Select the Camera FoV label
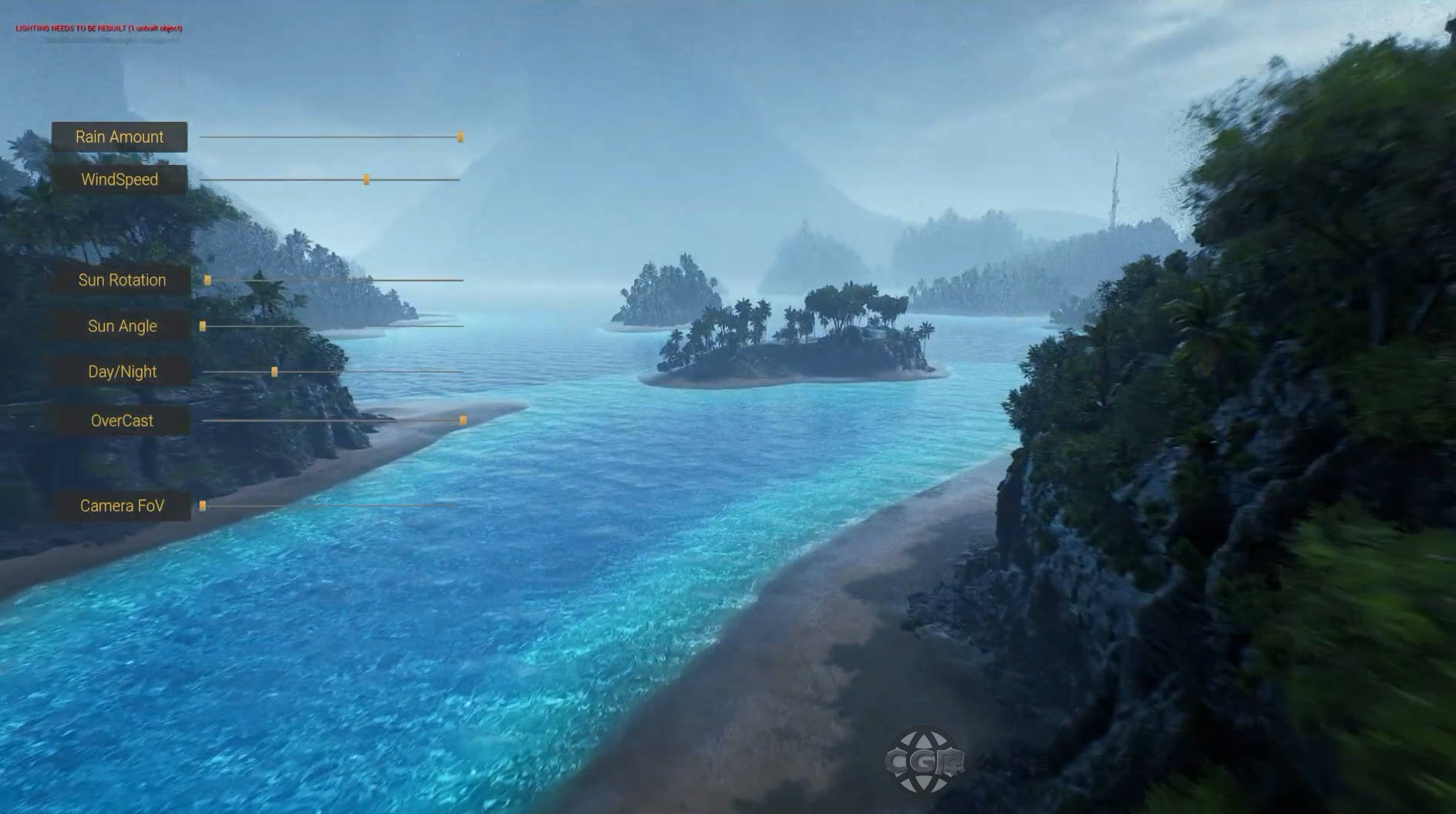The width and height of the screenshot is (1456, 814). (122, 506)
